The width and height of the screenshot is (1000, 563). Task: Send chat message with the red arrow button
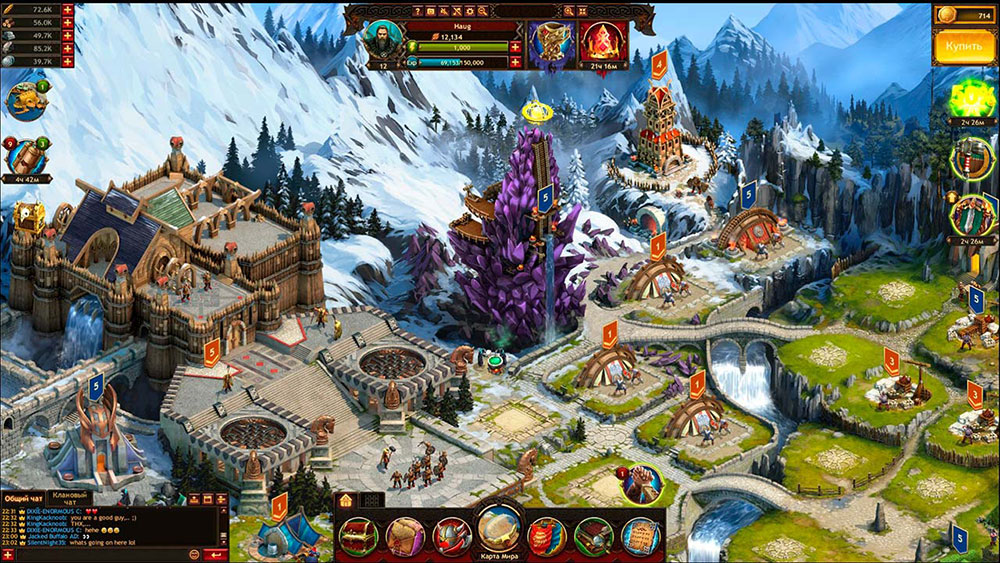click(213, 553)
